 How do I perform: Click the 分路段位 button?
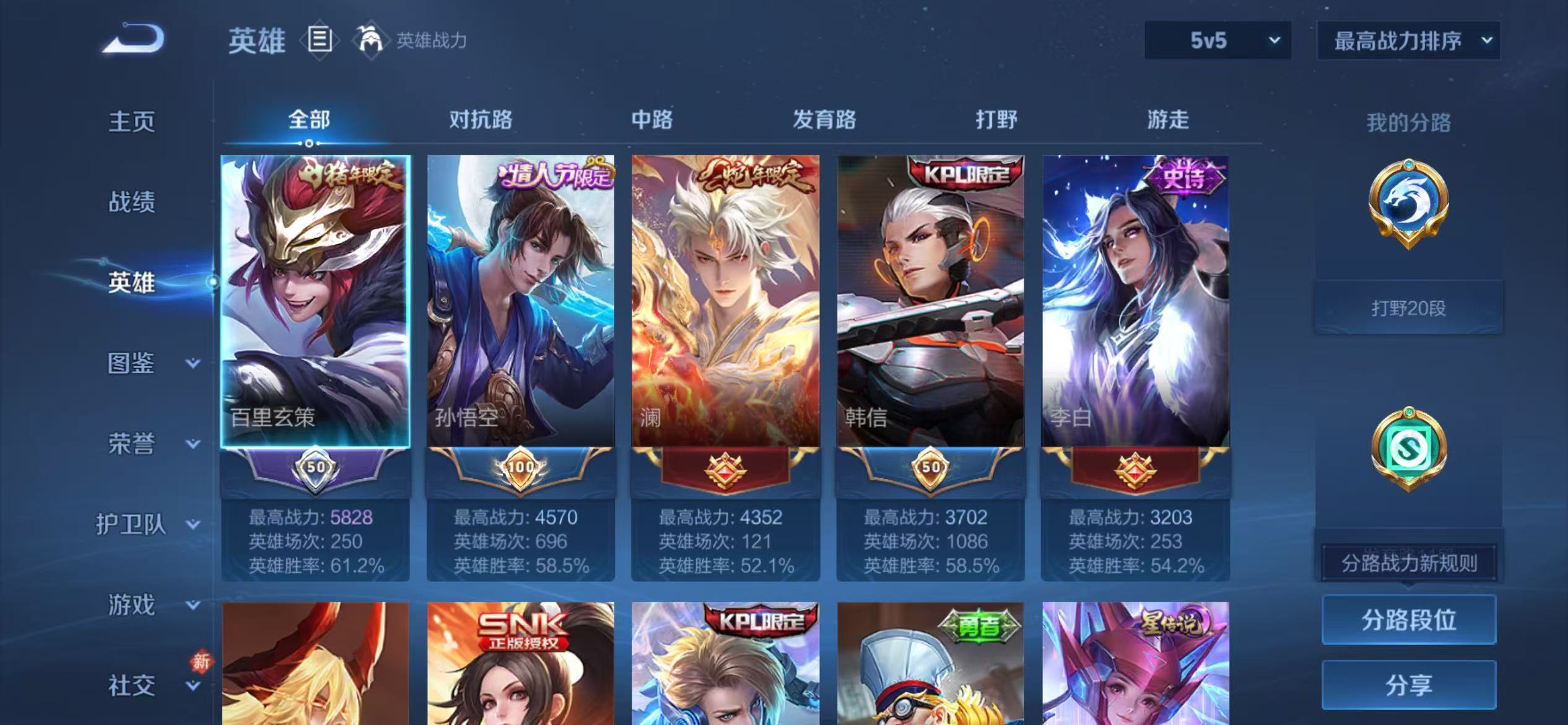[1408, 618]
